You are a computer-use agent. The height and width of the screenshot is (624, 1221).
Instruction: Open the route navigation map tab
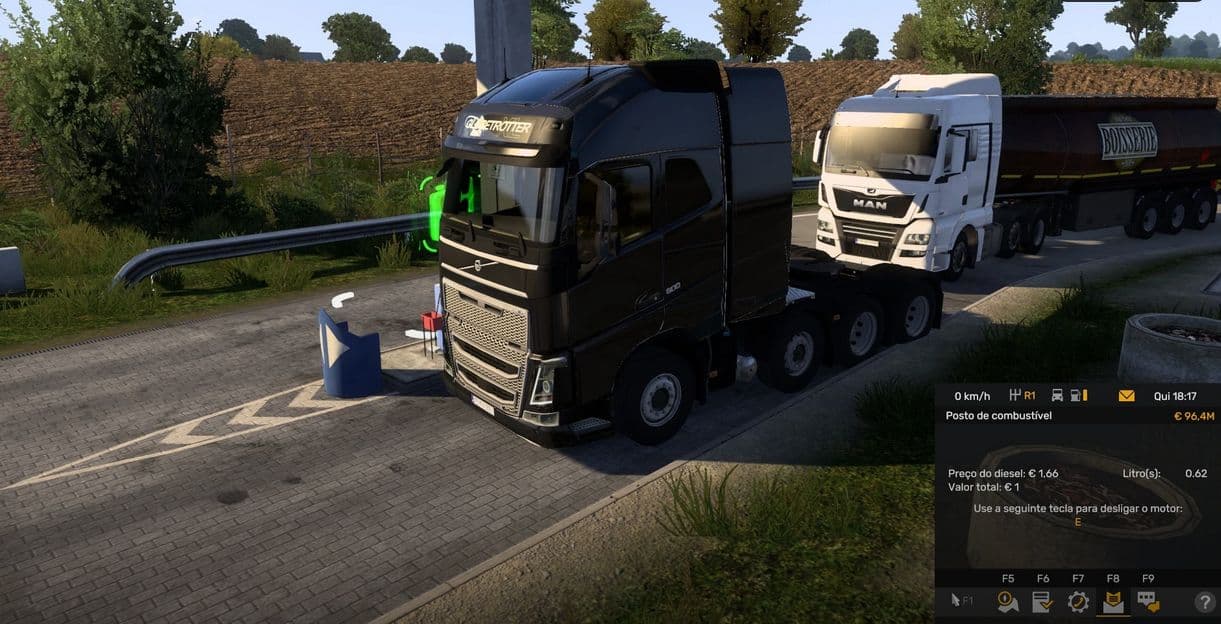click(1007, 601)
